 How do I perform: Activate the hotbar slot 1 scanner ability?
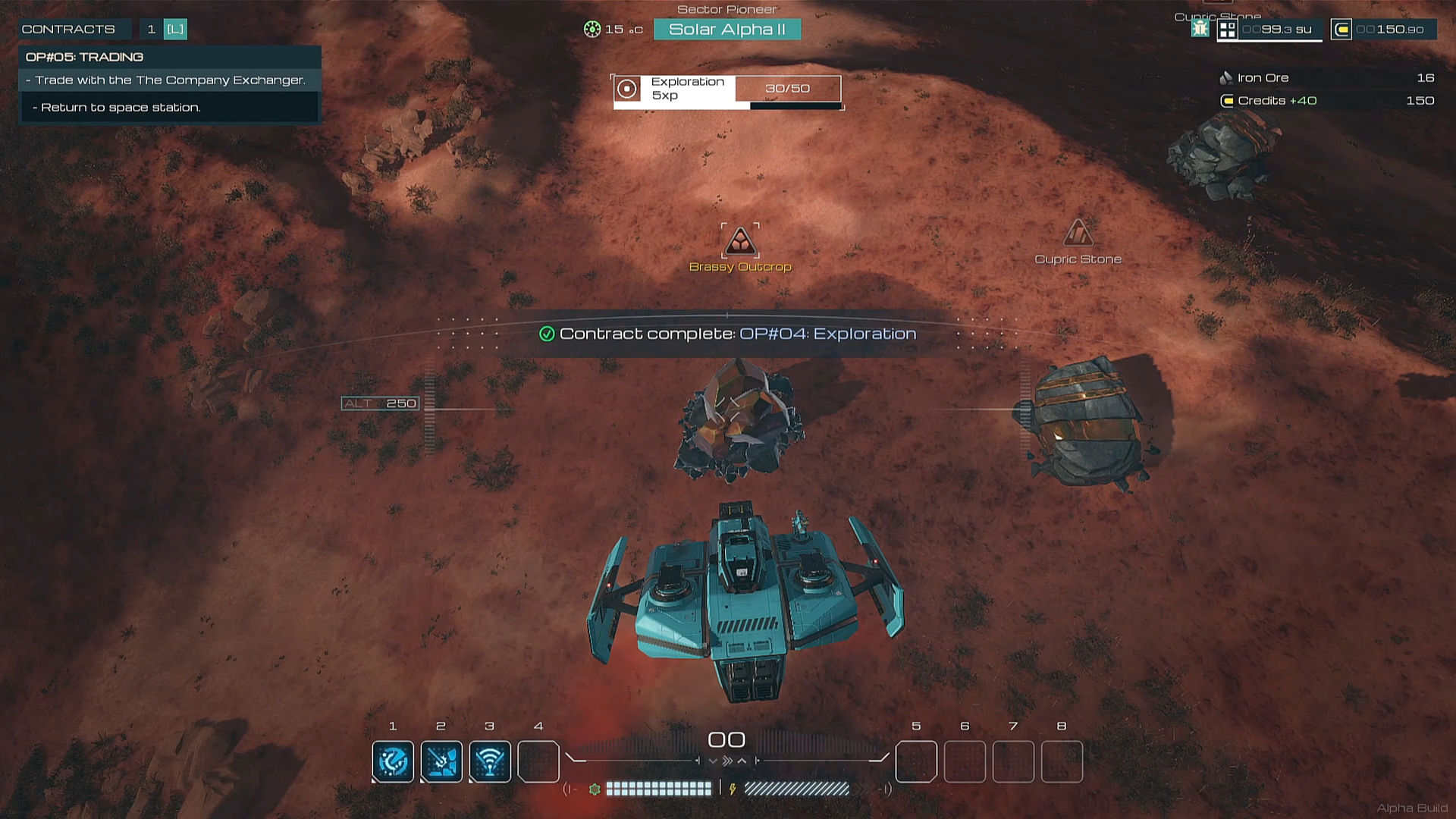point(393,761)
